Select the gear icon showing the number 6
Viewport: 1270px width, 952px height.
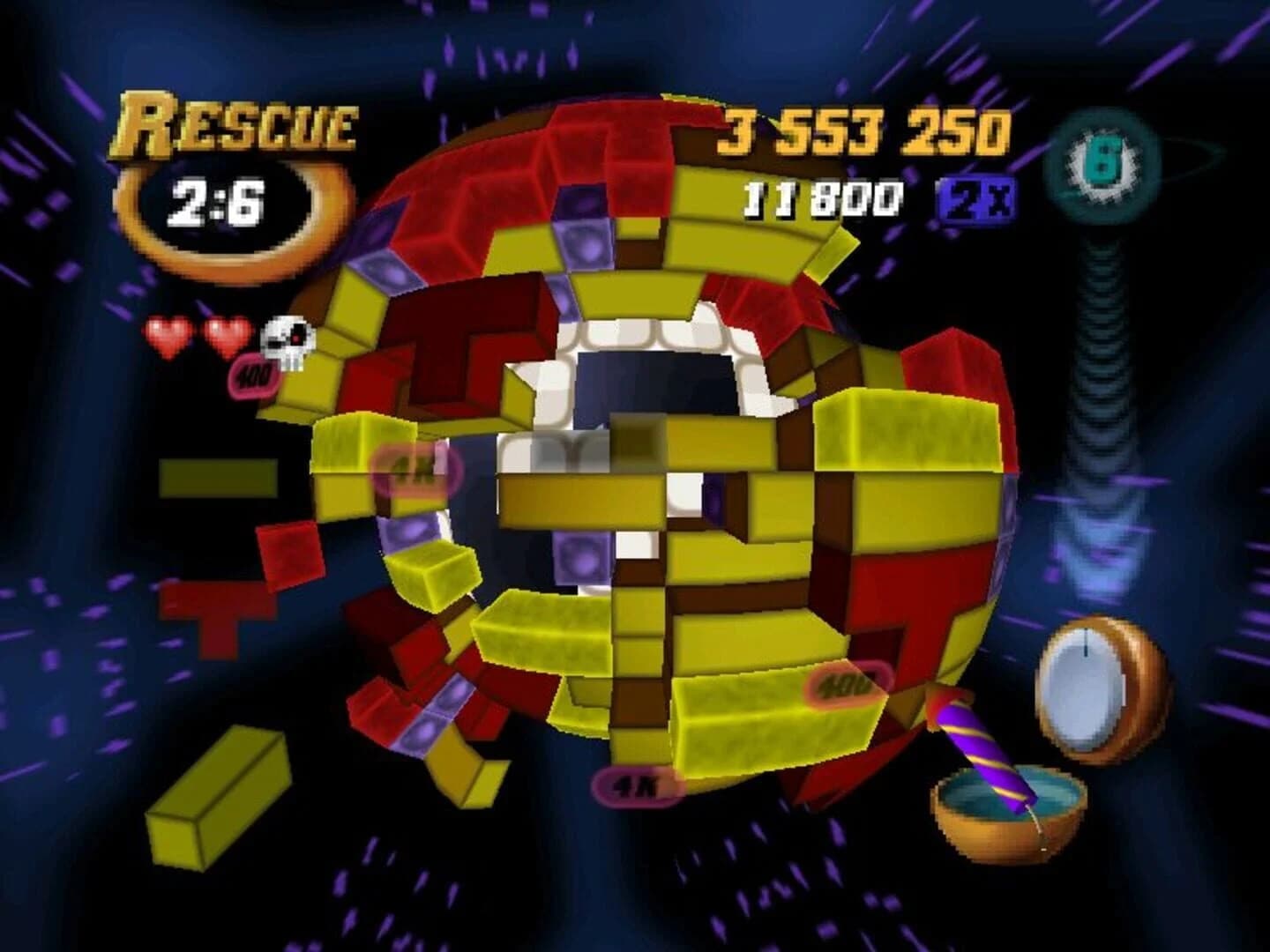(x=1102, y=163)
